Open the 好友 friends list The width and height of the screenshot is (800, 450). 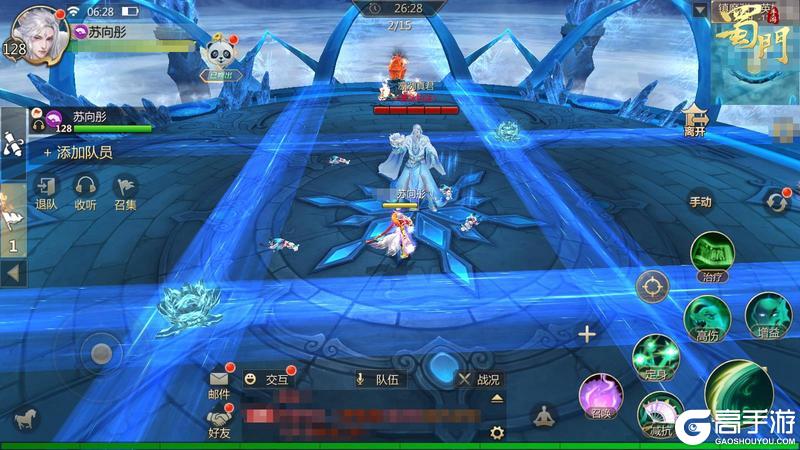219,422
